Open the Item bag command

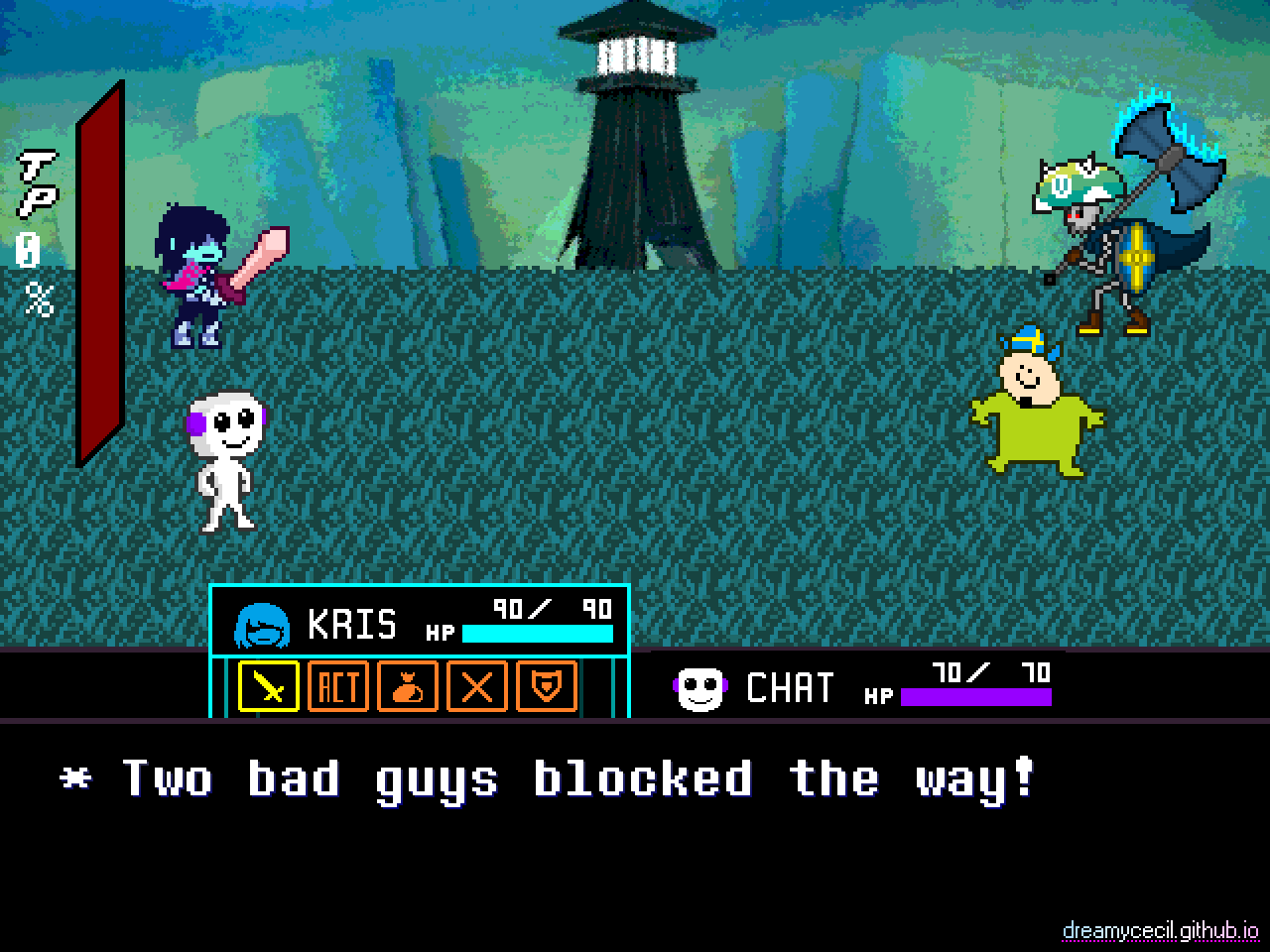tap(408, 686)
